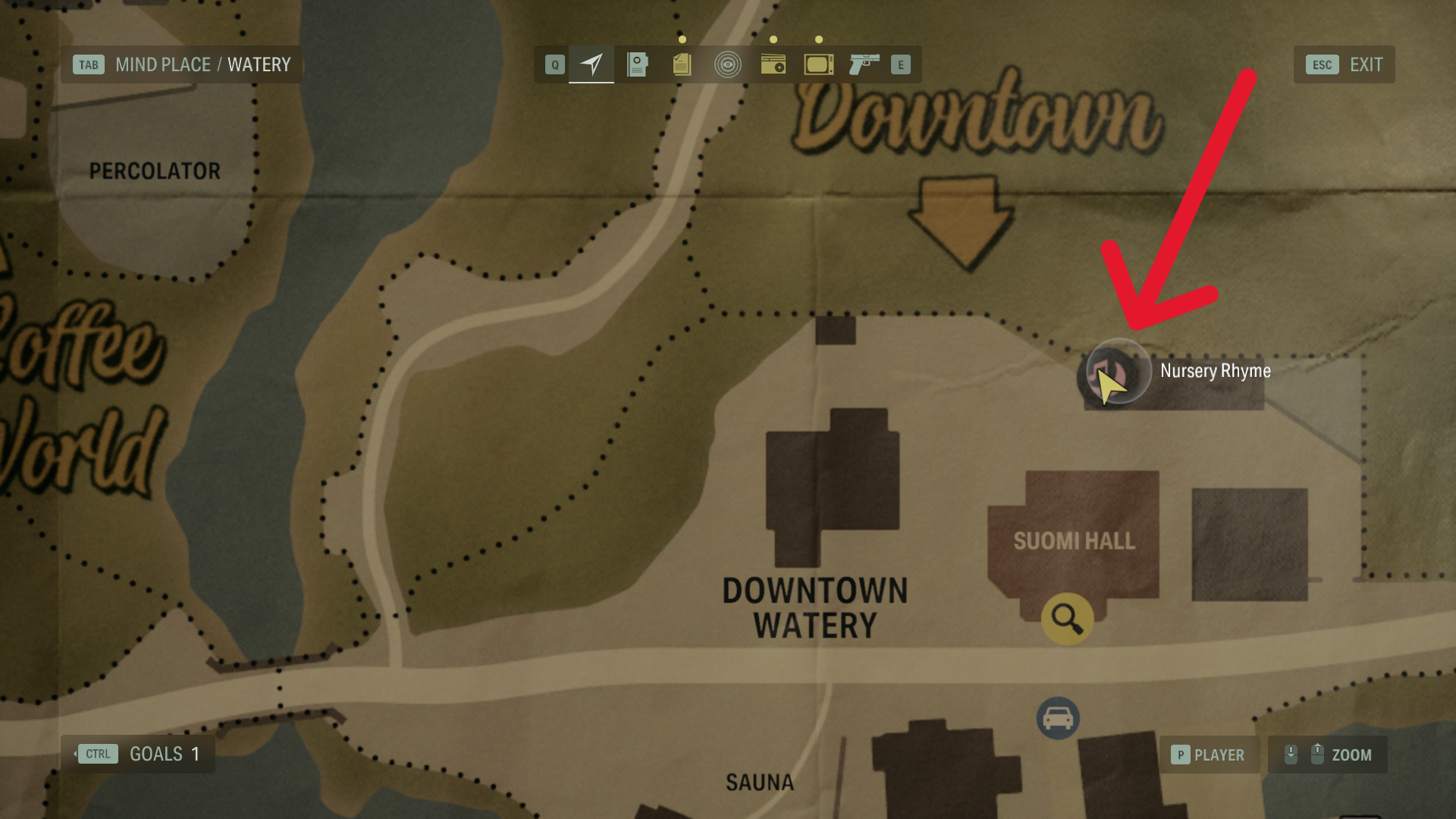1456x819 pixels.
Task: Open the GOALS panel
Action: pos(139,754)
